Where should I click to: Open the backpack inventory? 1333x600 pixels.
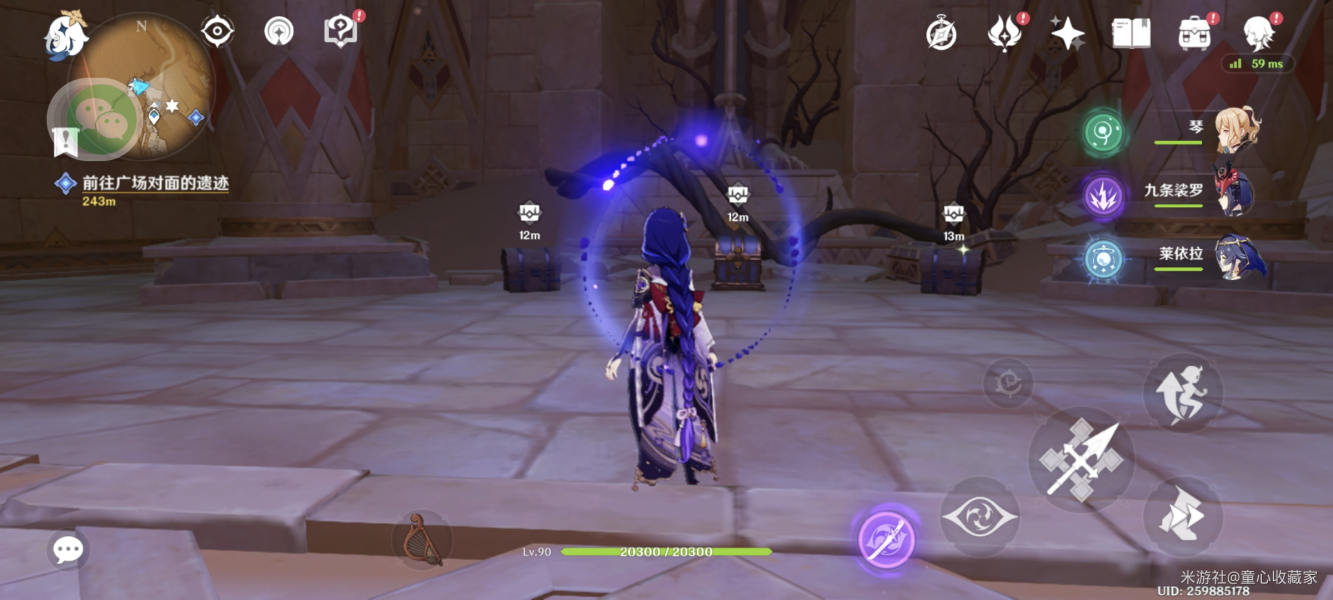[1194, 34]
